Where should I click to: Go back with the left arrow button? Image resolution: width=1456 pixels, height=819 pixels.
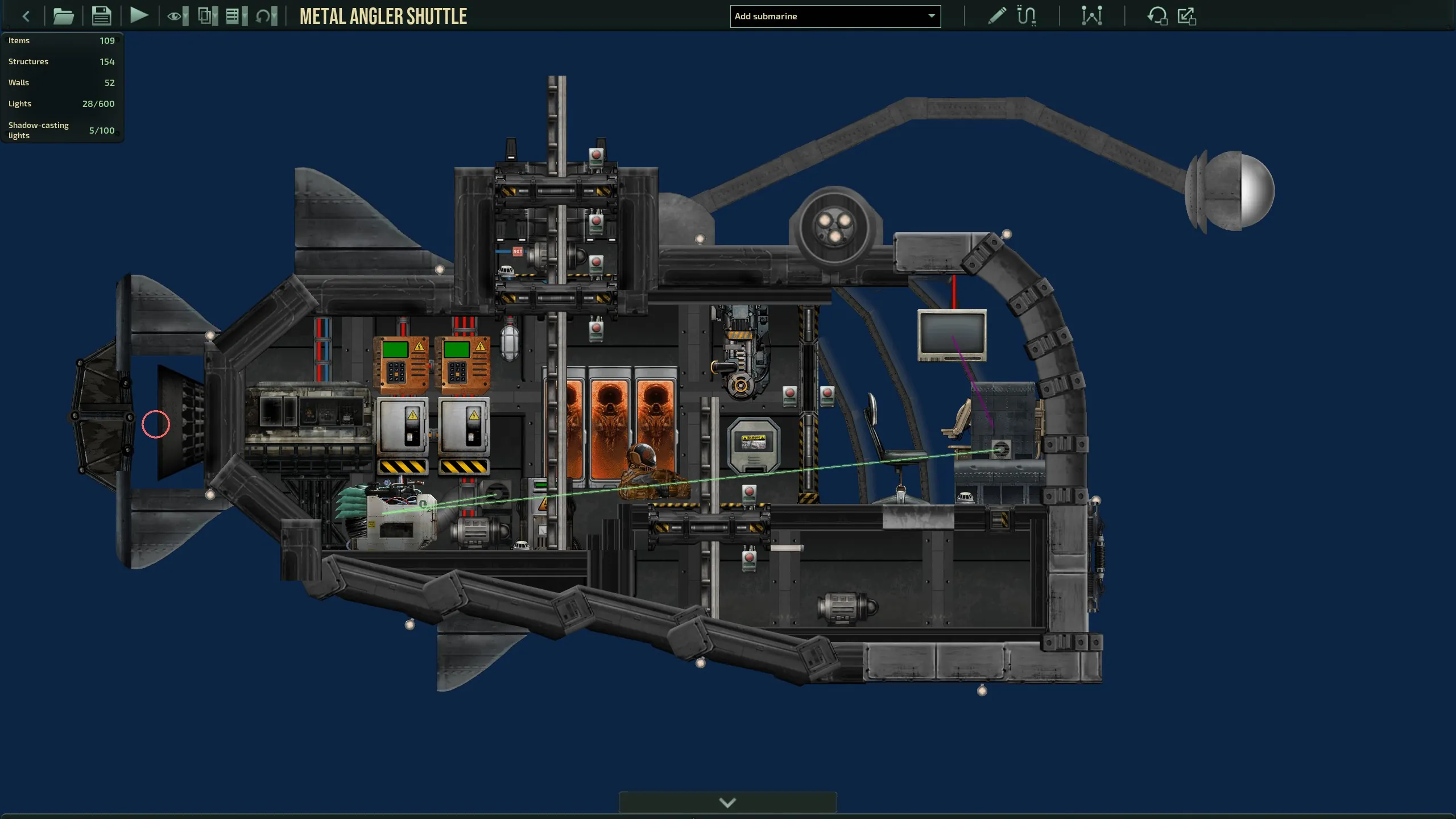click(26, 16)
